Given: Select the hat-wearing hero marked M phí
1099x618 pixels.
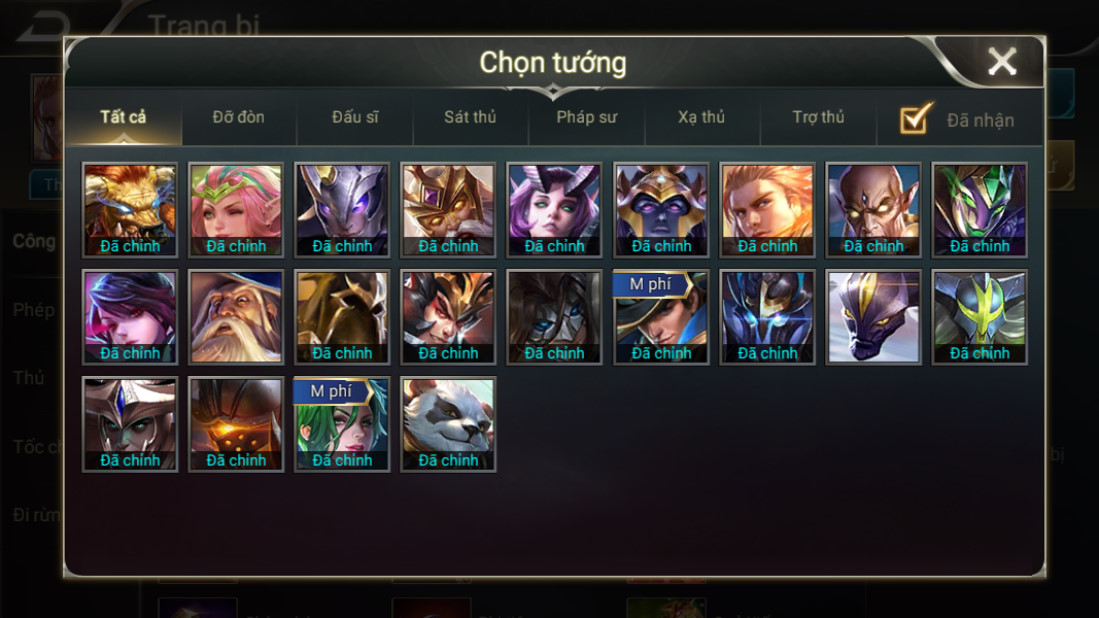Looking at the screenshot, I should pyautogui.click(x=661, y=317).
